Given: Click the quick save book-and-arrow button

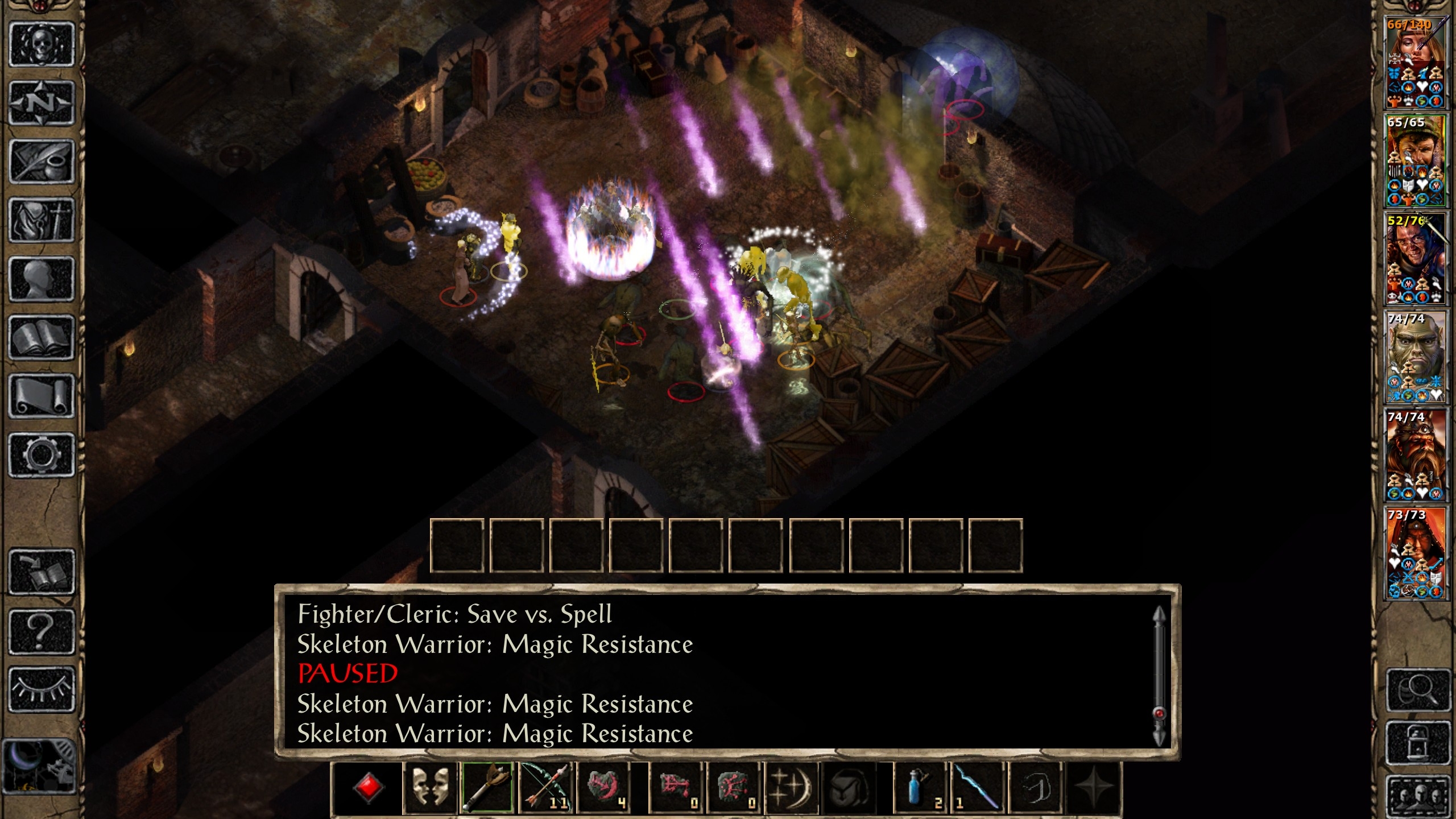Looking at the screenshot, I should point(42,572).
